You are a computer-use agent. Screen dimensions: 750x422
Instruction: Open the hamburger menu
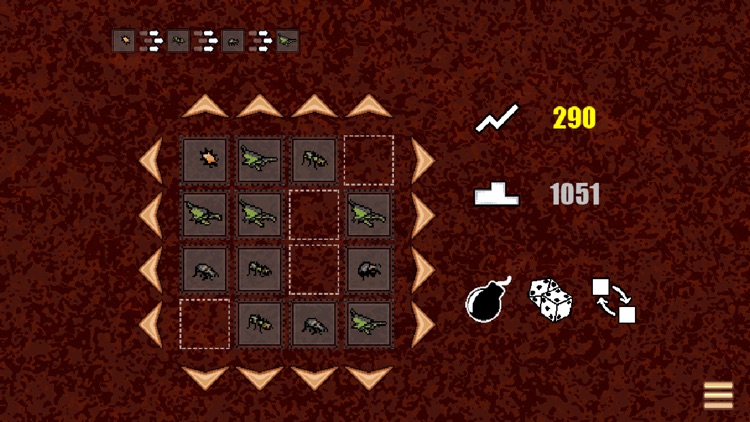tap(718, 396)
